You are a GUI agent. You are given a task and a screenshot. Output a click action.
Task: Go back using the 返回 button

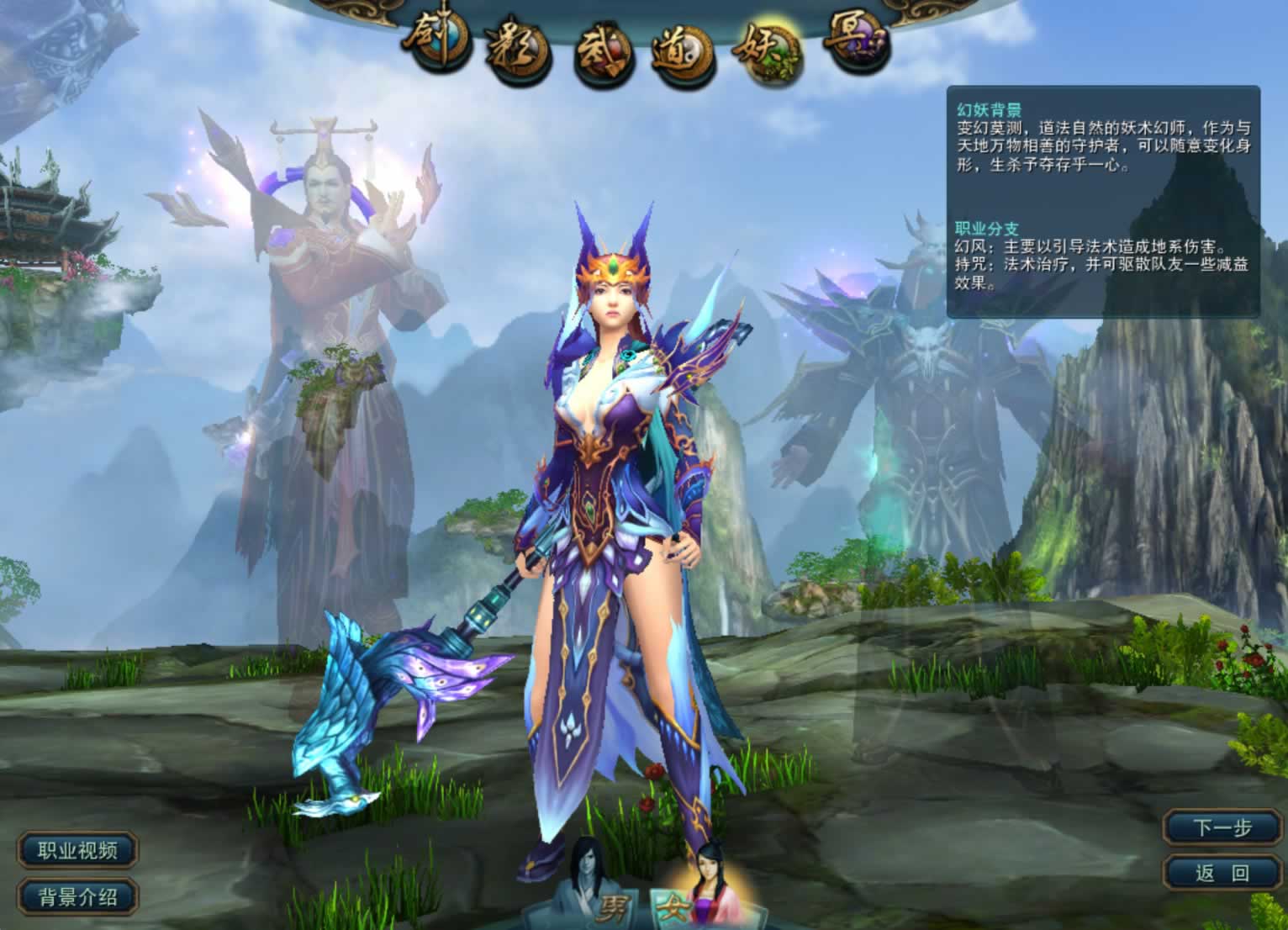pos(1222,873)
